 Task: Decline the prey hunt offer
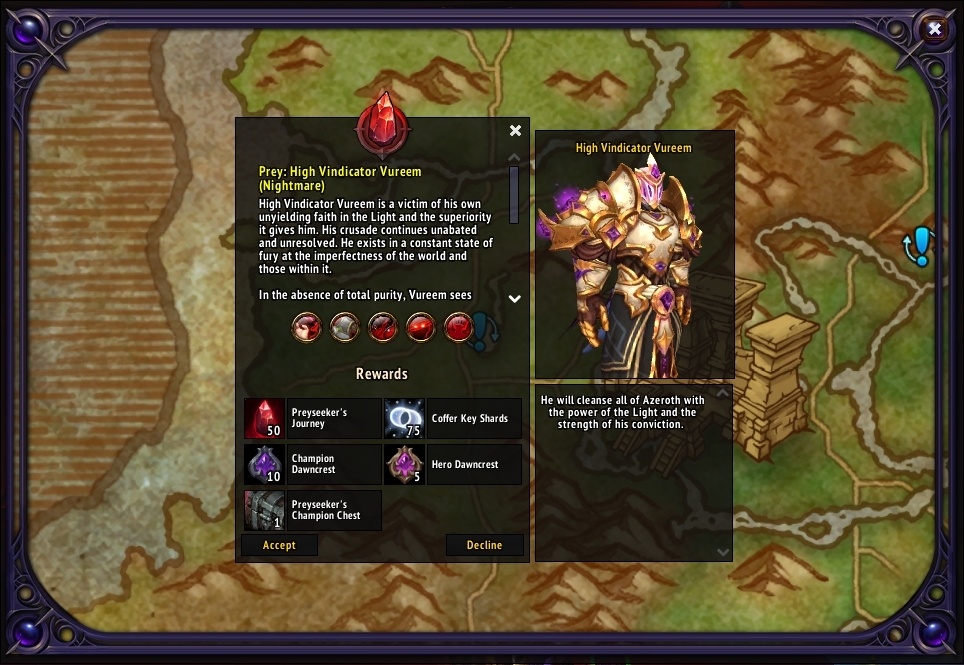485,545
